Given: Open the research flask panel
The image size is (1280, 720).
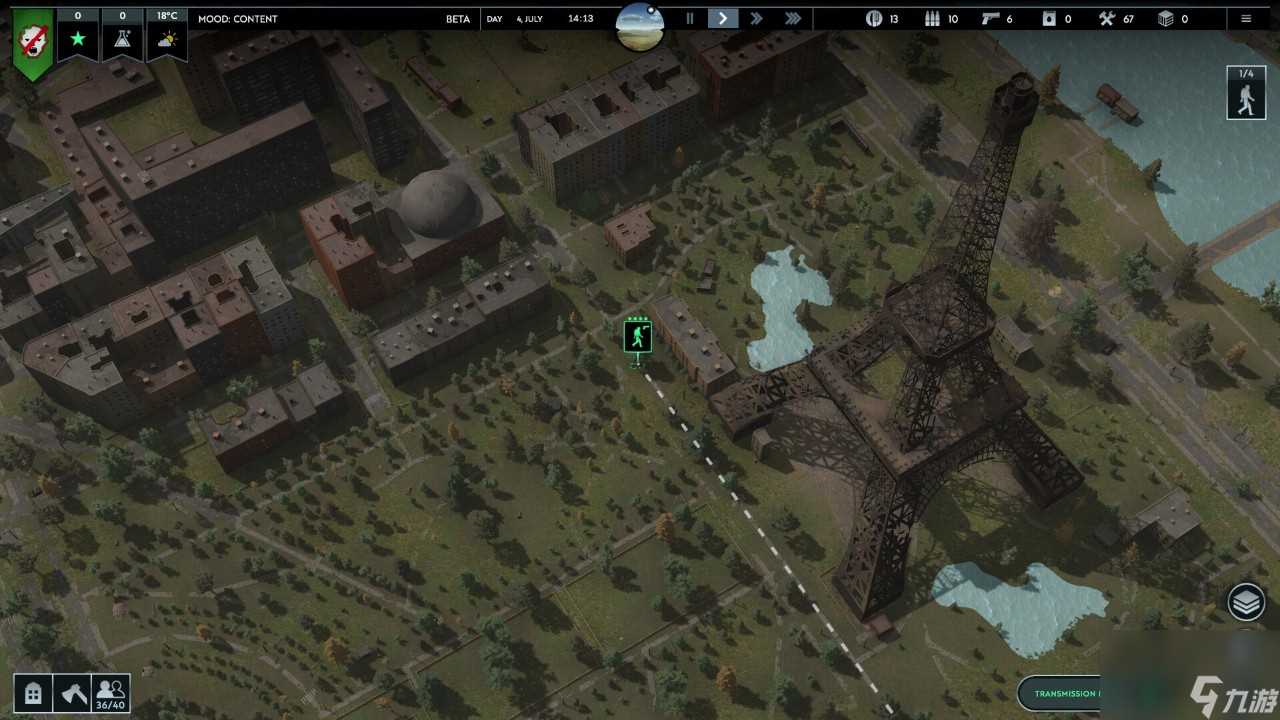Looking at the screenshot, I should point(123,39).
